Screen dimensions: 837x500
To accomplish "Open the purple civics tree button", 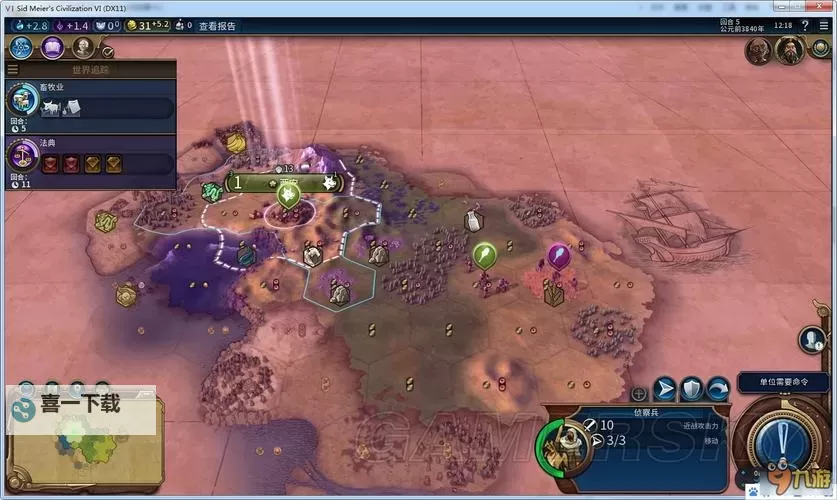I will tap(52, 47).
